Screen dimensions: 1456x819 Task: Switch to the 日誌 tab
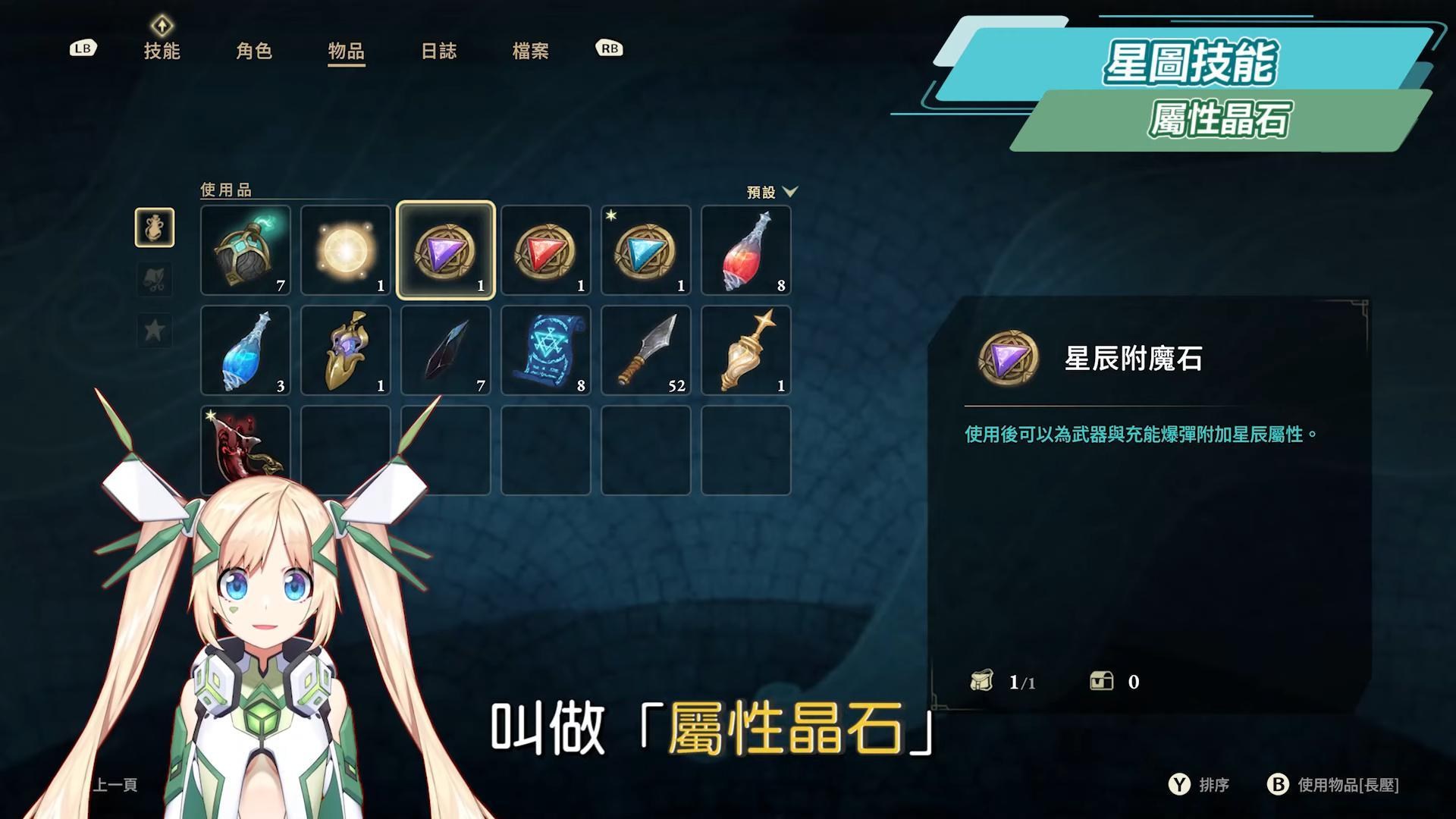tap(438, 51)
